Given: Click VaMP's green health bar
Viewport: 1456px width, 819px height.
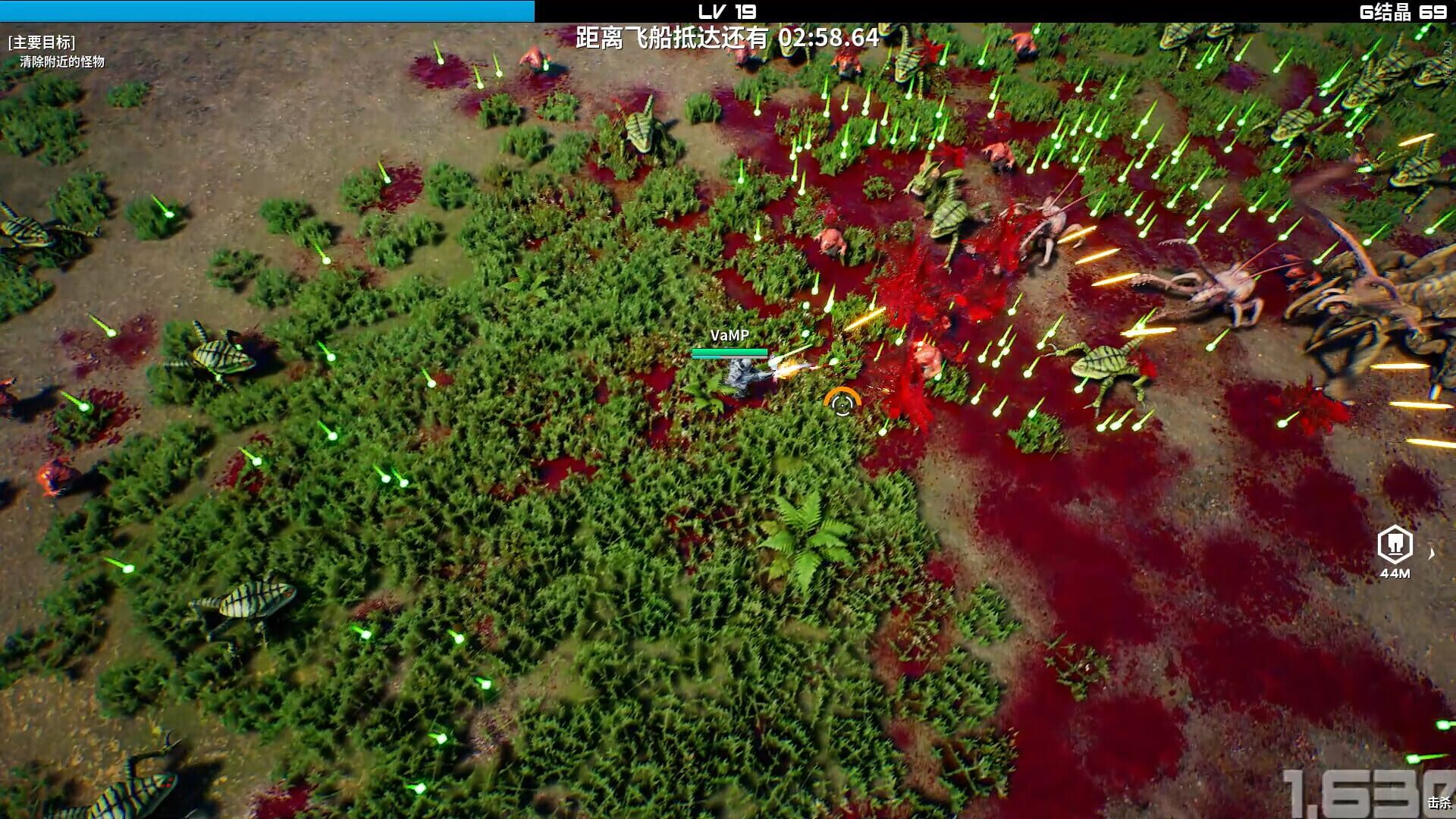Looking at the screenshot, I should point(728,352).
